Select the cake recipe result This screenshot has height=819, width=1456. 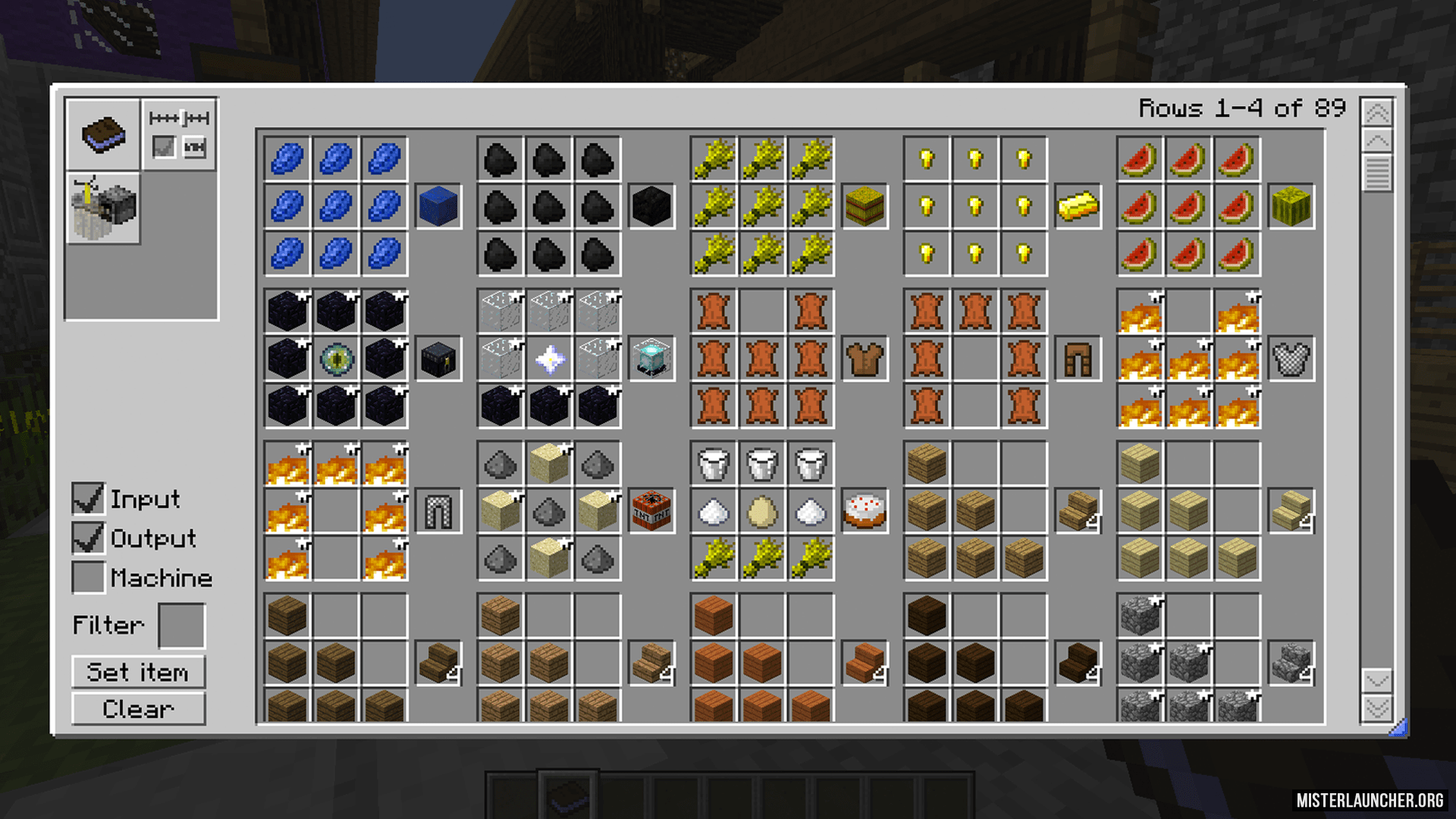point(864,511)
